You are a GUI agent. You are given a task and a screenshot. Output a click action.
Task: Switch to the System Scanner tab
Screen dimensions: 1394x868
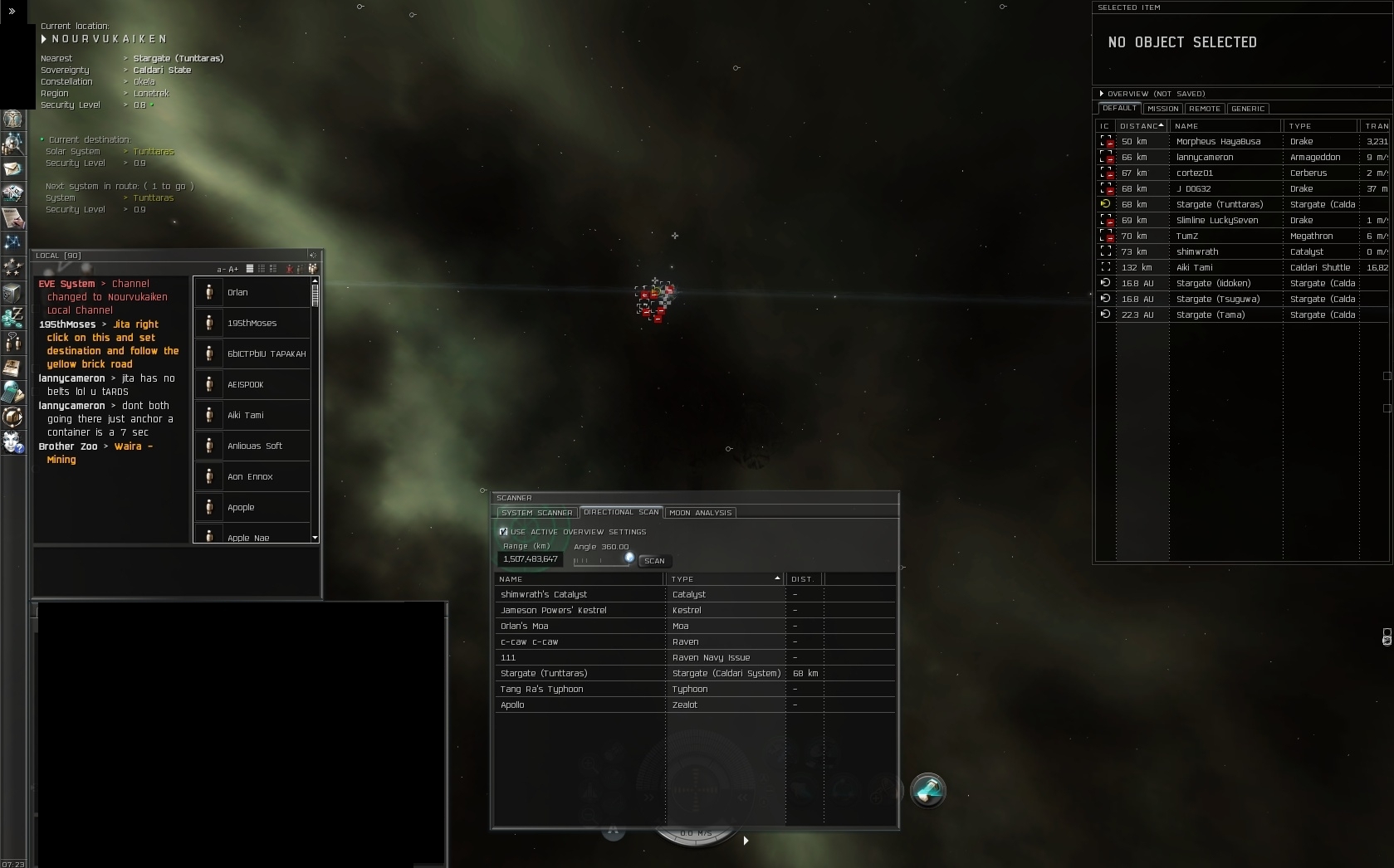(x=536, y=513)
